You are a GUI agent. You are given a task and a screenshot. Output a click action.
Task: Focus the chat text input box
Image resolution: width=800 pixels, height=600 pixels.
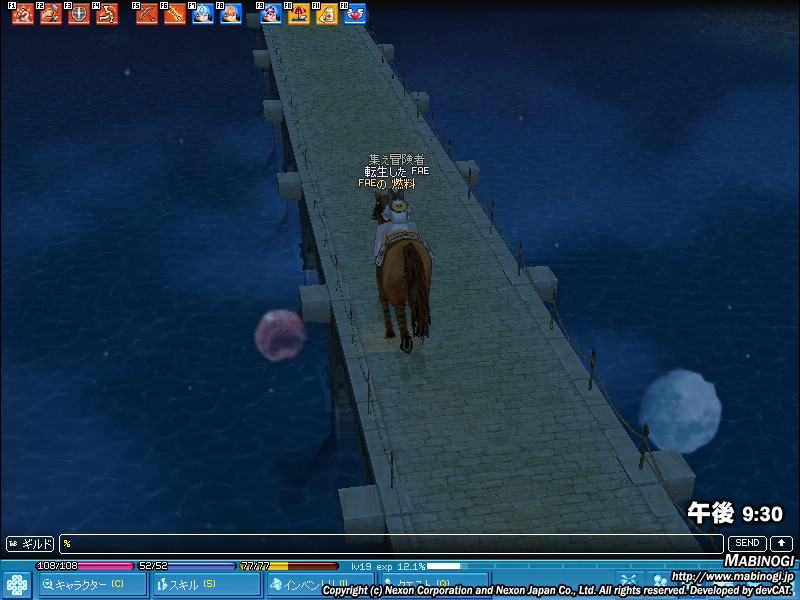click(x=390, y=544)
